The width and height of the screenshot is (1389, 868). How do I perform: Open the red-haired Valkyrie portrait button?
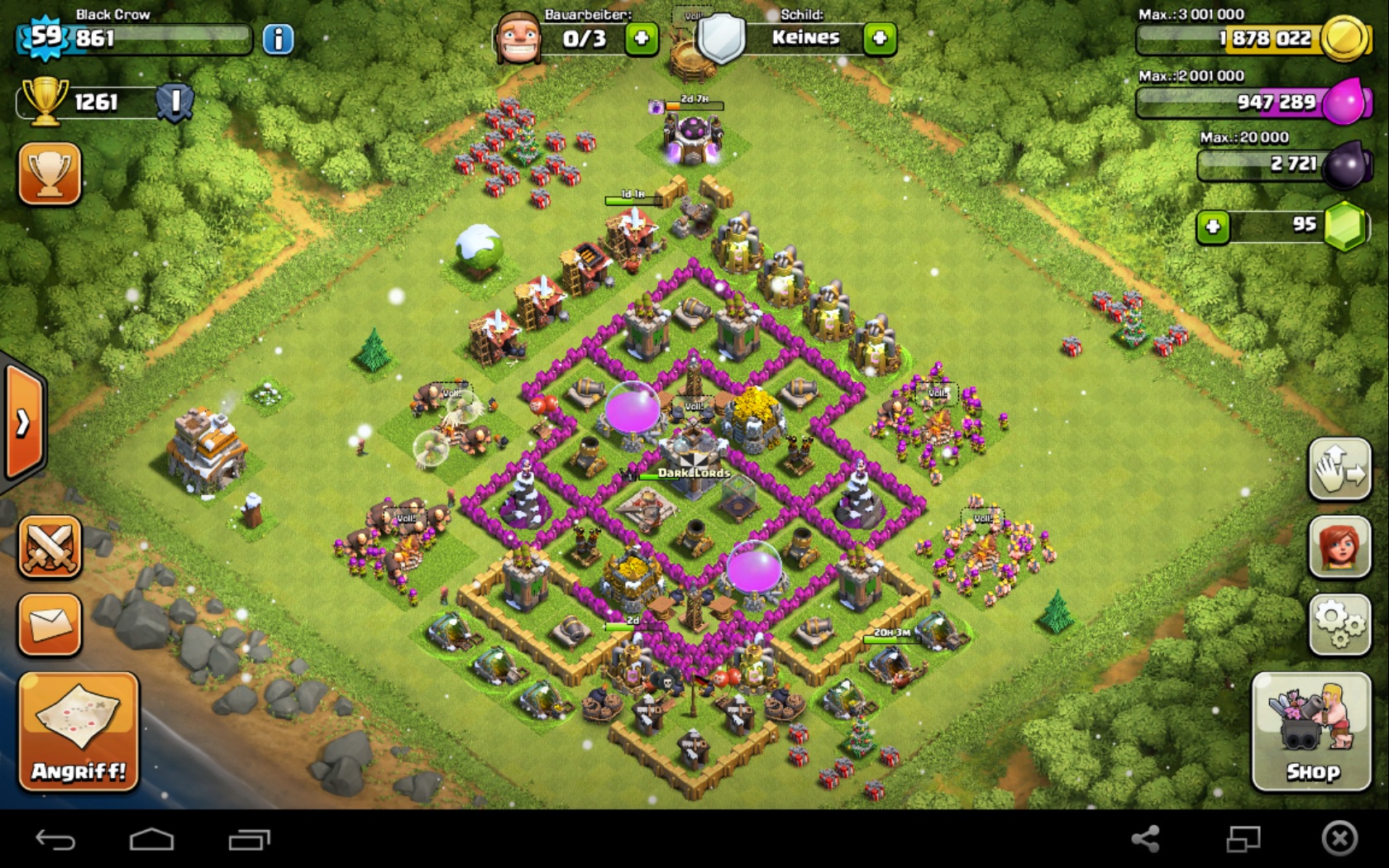(1339, 547)
